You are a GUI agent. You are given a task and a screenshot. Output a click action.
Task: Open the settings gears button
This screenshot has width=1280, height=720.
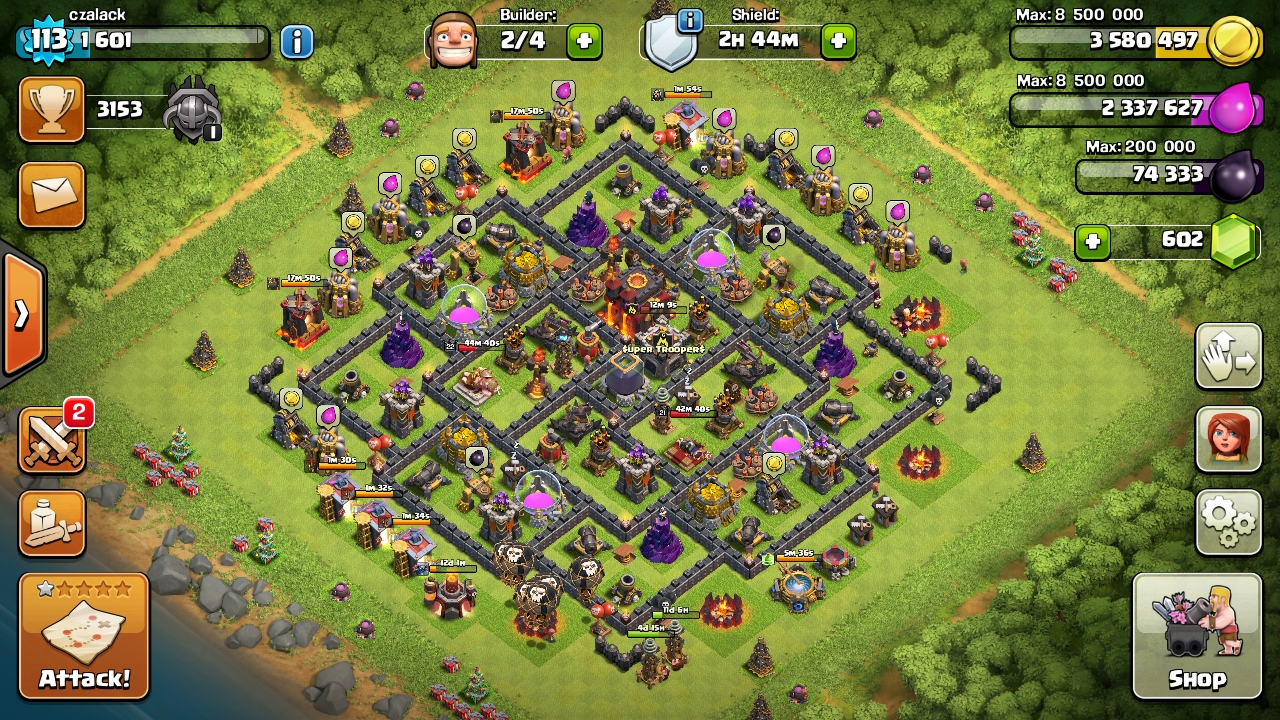pos(1228,521)
